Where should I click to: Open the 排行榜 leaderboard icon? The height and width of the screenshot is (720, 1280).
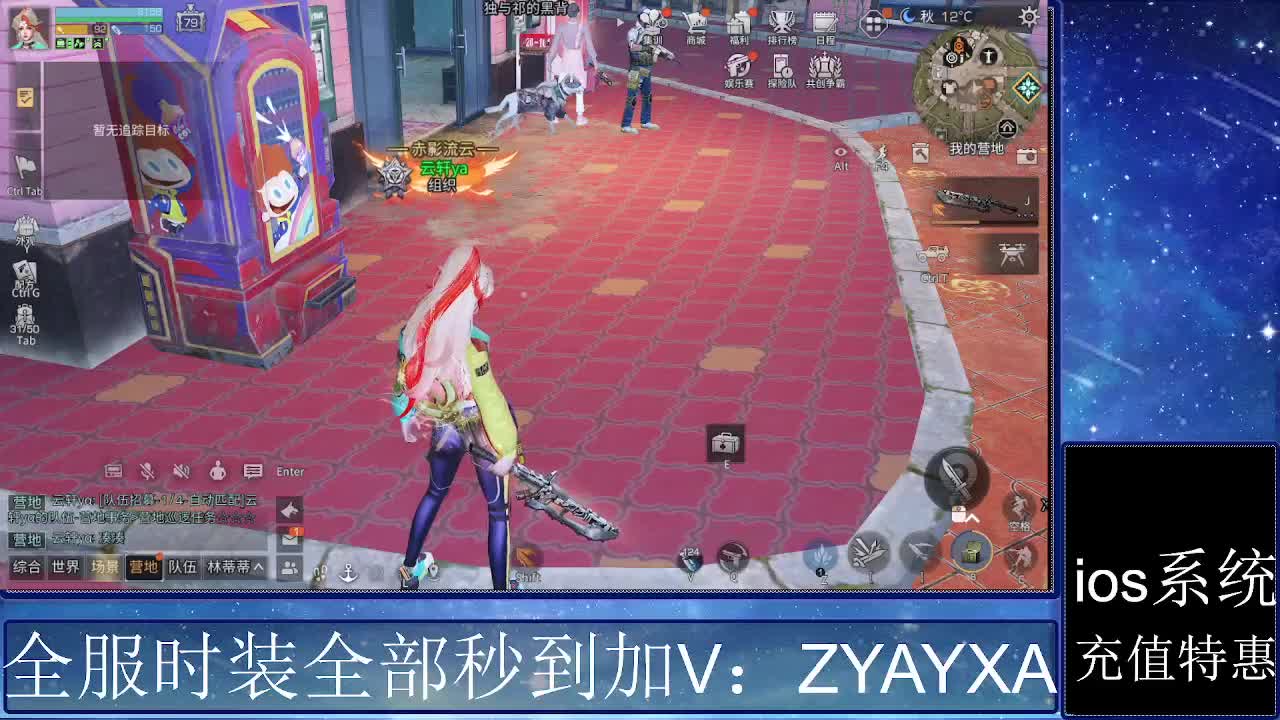tap(781, 22)
